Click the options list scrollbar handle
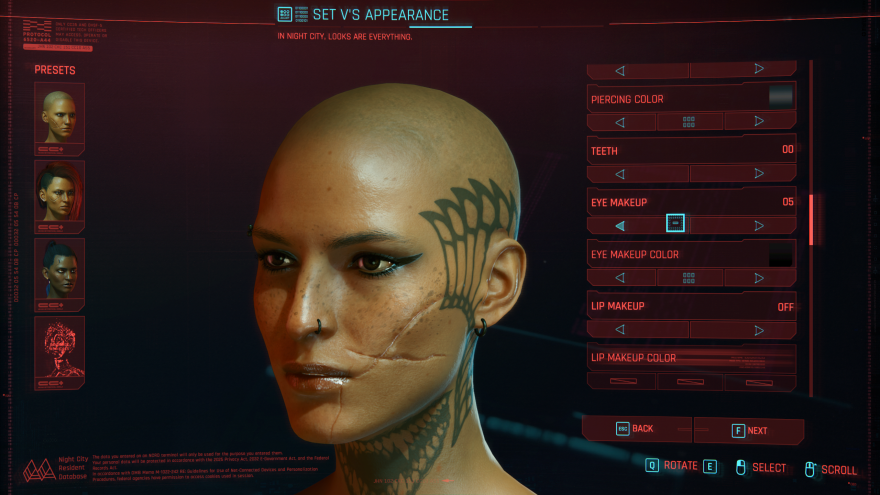 pyautogui.click(x=812, y=218)
